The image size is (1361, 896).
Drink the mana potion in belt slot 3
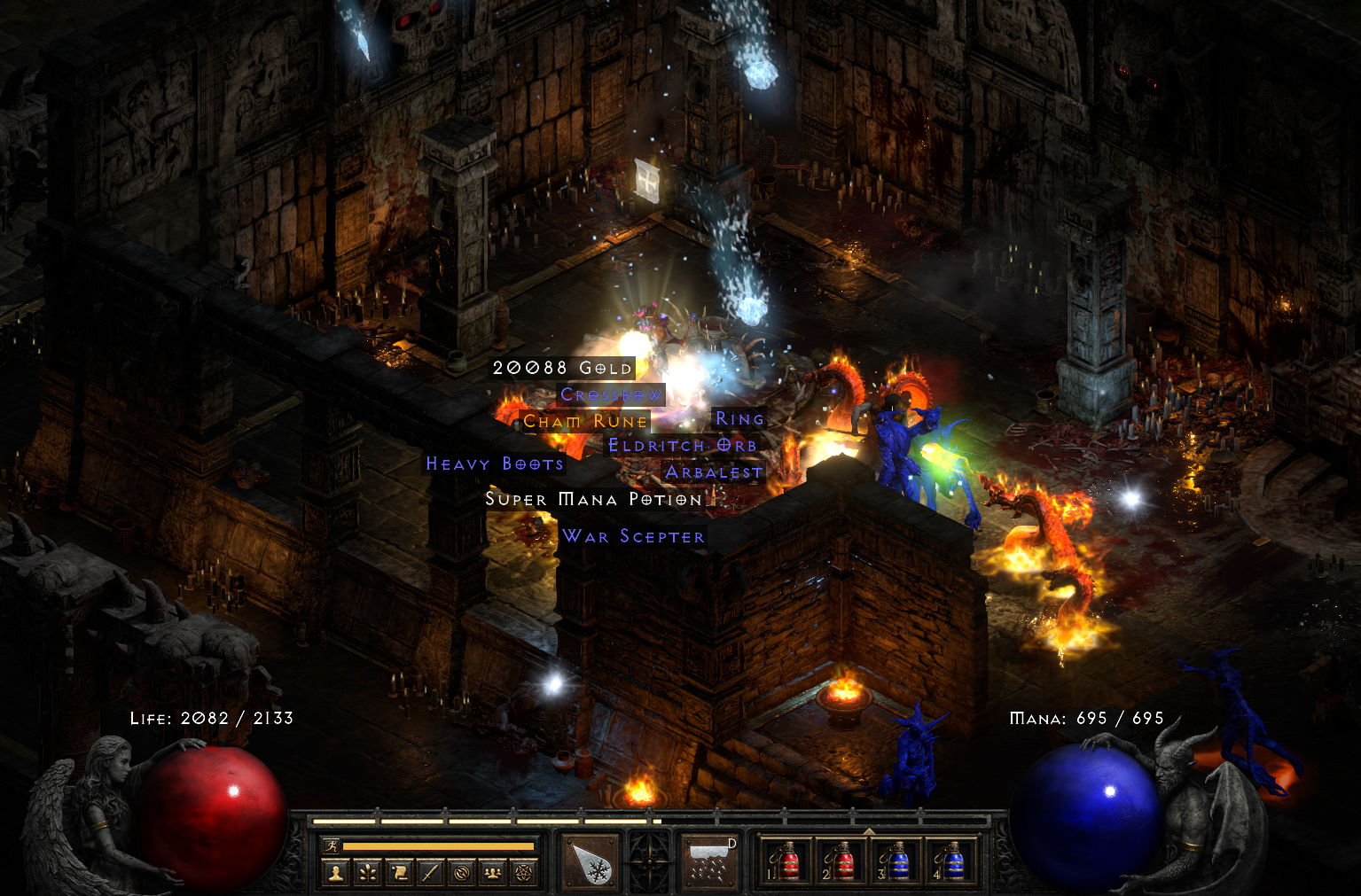(x=895, y=862)
